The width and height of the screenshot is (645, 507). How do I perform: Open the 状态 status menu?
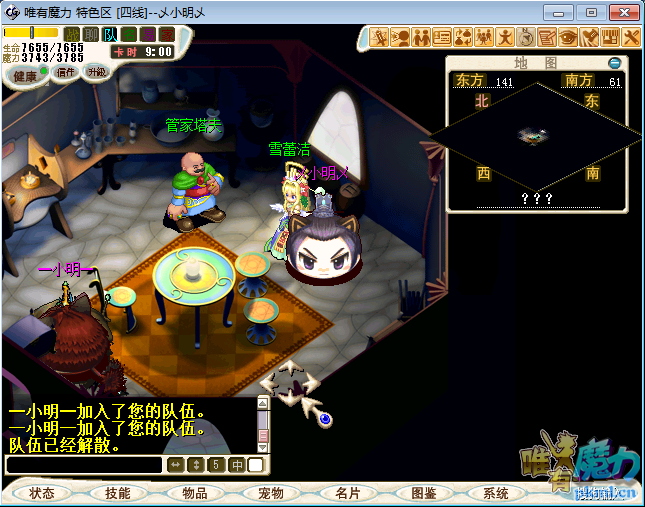coord(43,493)
